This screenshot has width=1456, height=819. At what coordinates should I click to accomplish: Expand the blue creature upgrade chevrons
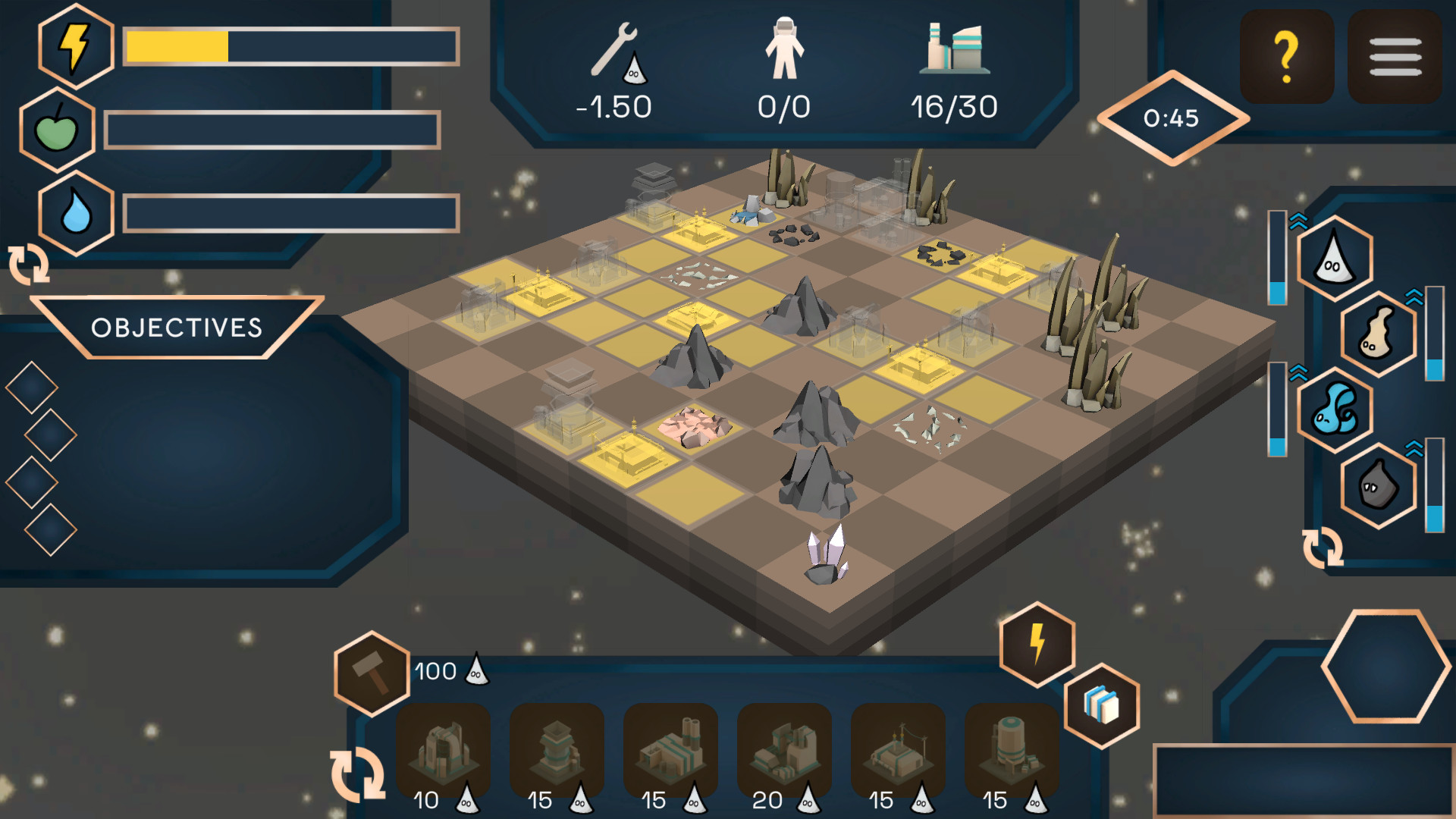click(1300, 372)
